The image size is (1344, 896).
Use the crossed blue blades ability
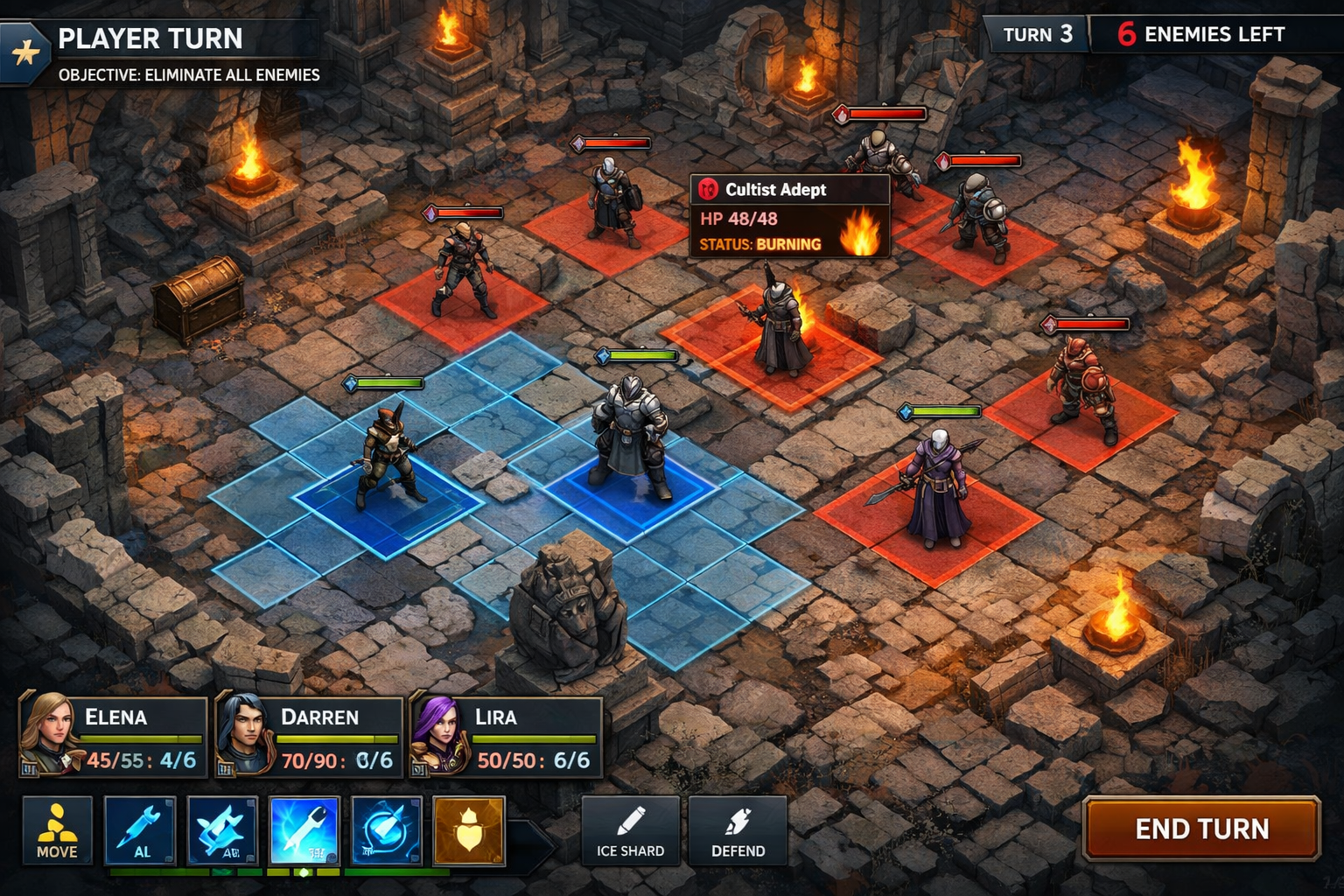coord(222,829)
